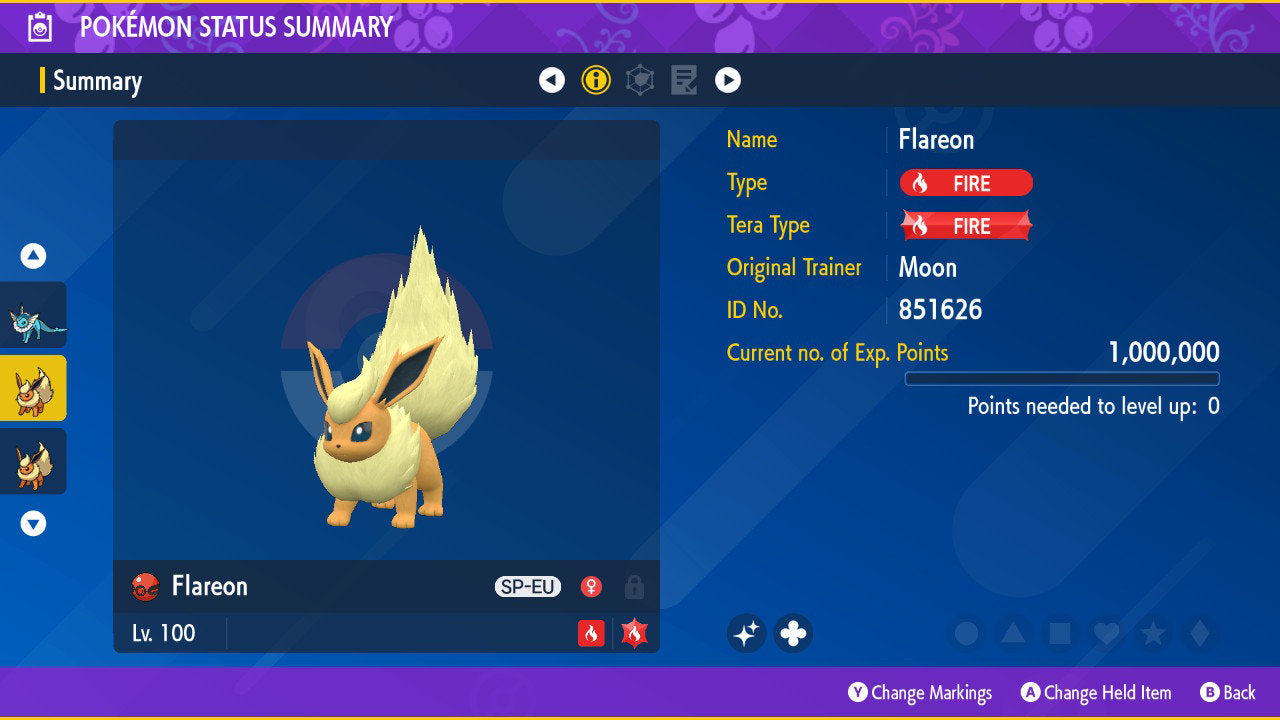This screenshot has width=1280, height=720.
Task: Toggle the star marking
Action: click(1152, 633)
